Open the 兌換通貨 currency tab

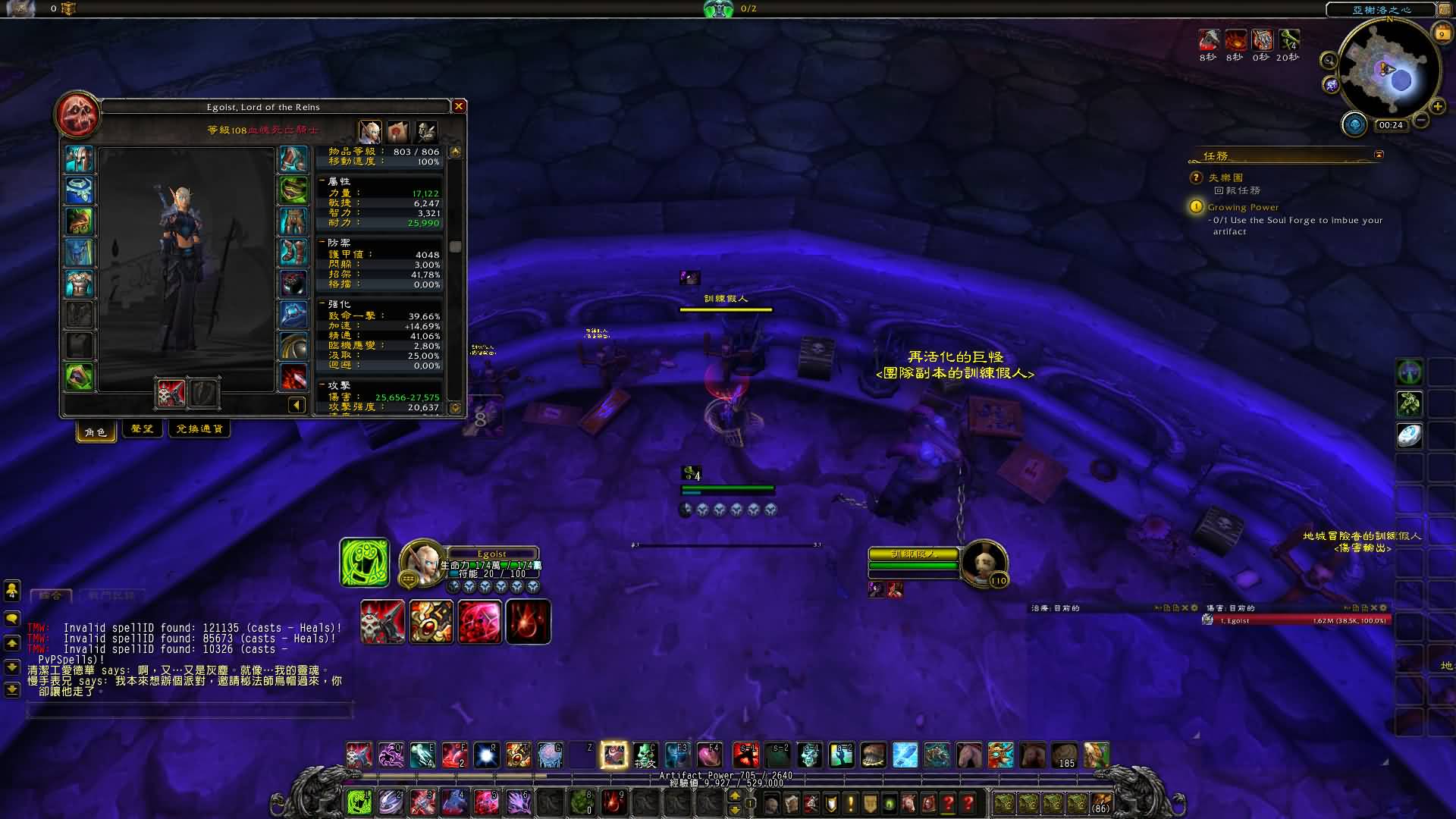pos(199,429)
